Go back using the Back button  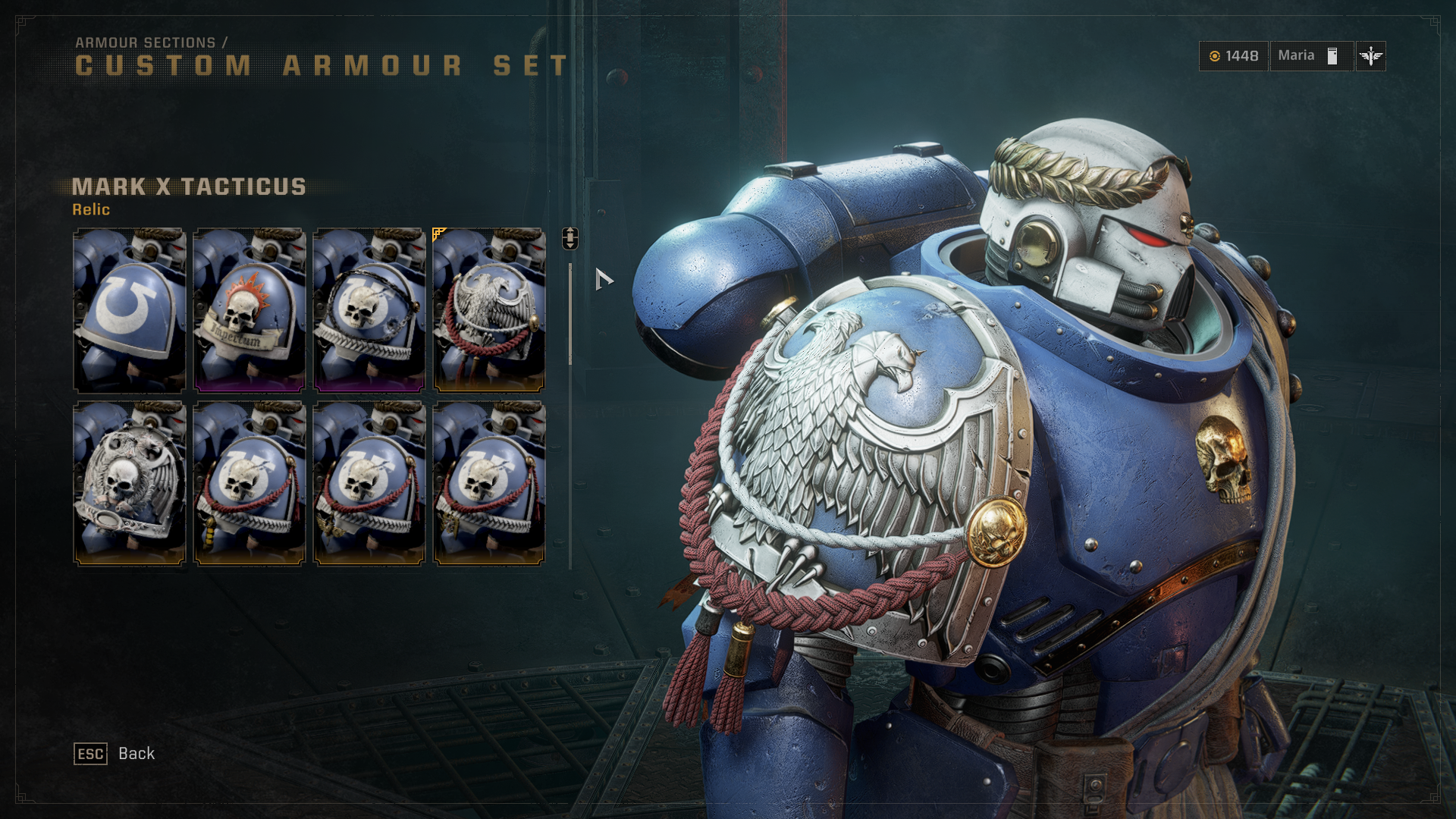[x=115, y=754]
